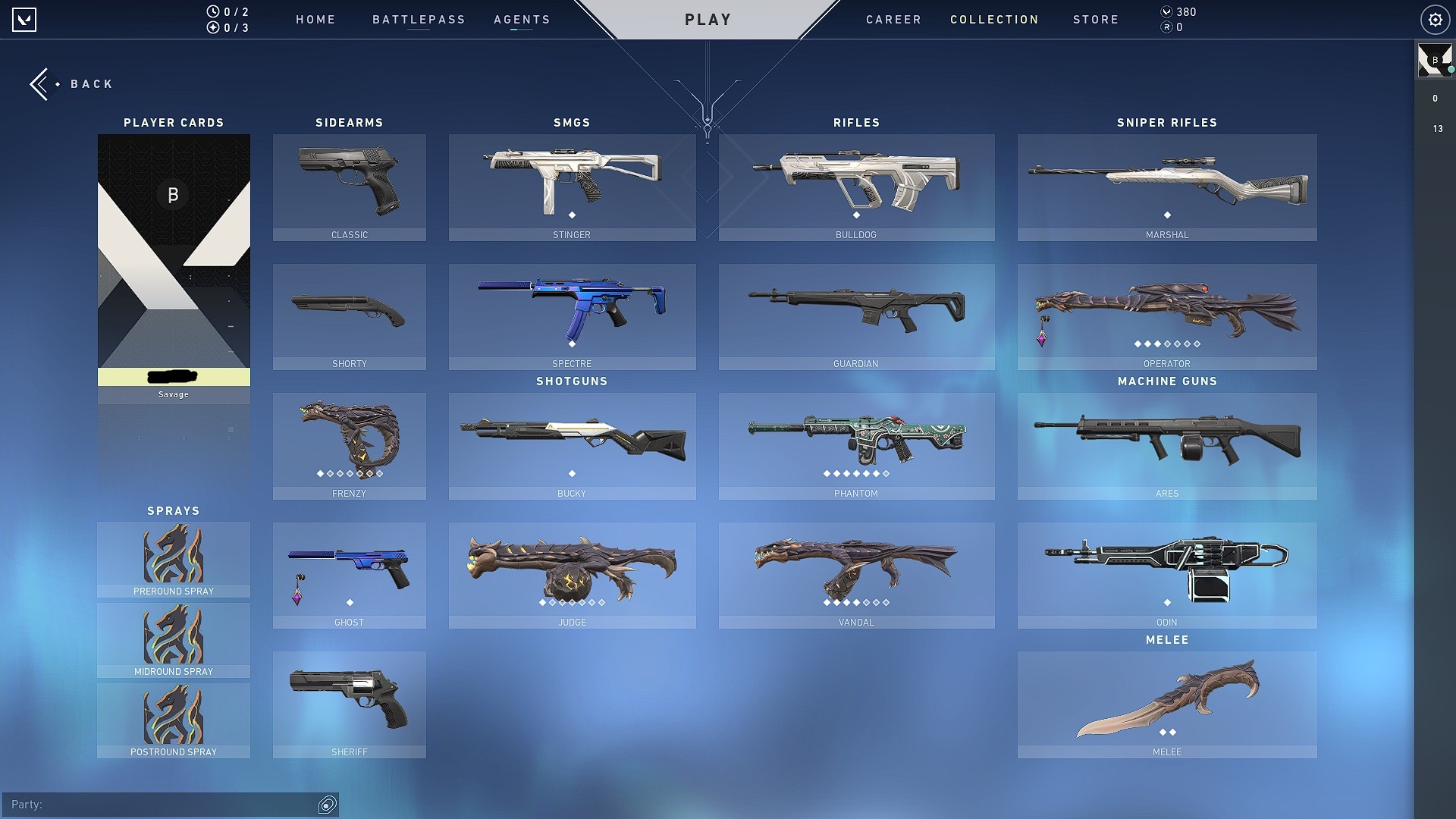Screen dimensions: 1456x819
Task: Open the Agents tab
Action: [522, 20]
